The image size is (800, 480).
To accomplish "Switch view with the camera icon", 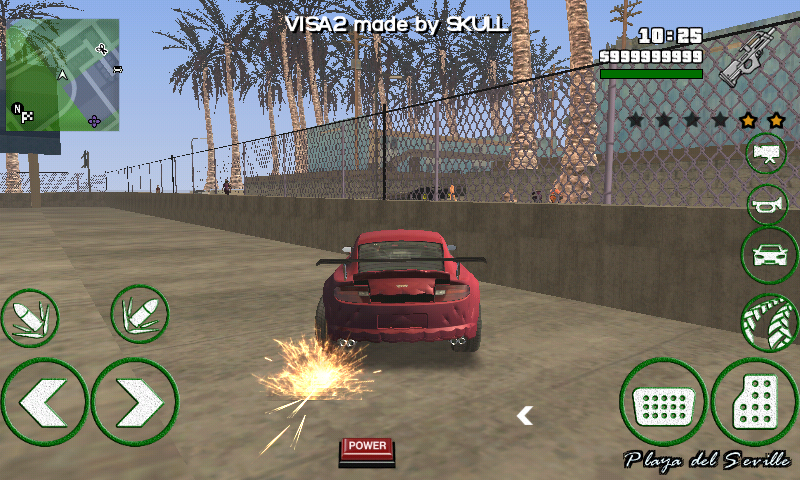I will (x=766, y=153).
